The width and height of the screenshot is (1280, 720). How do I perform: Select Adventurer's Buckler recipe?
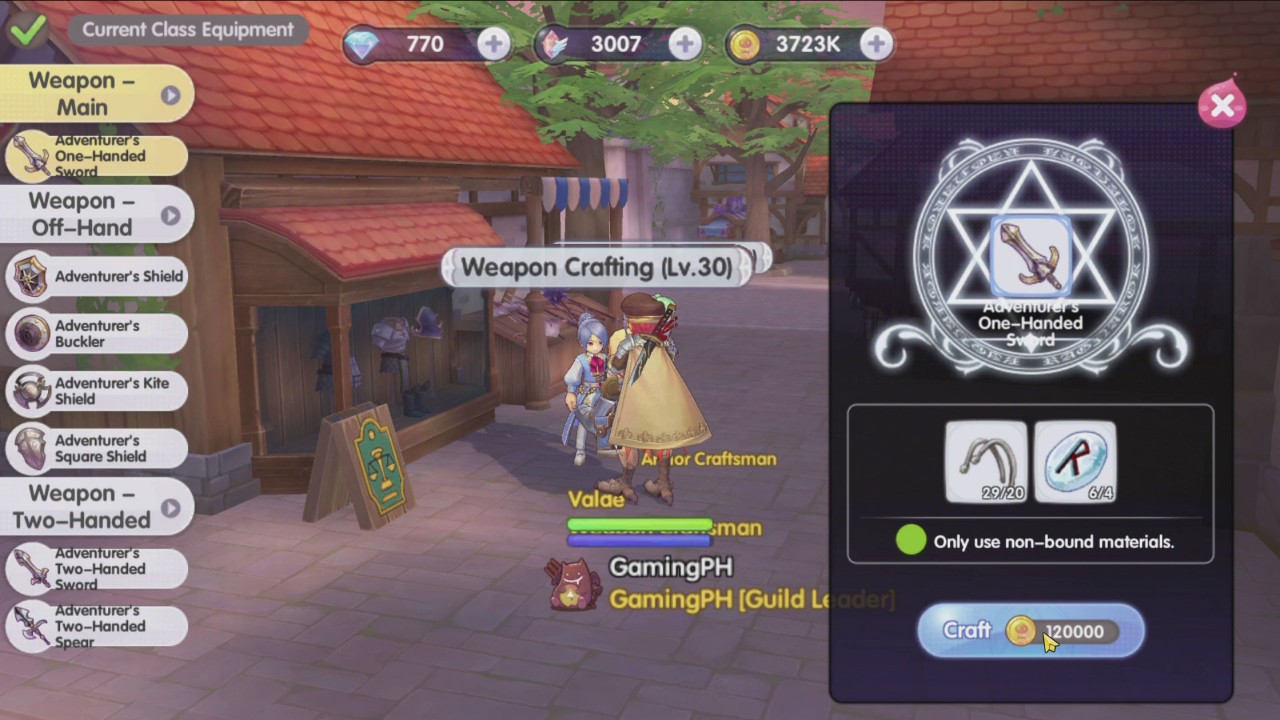click(97, 334)
